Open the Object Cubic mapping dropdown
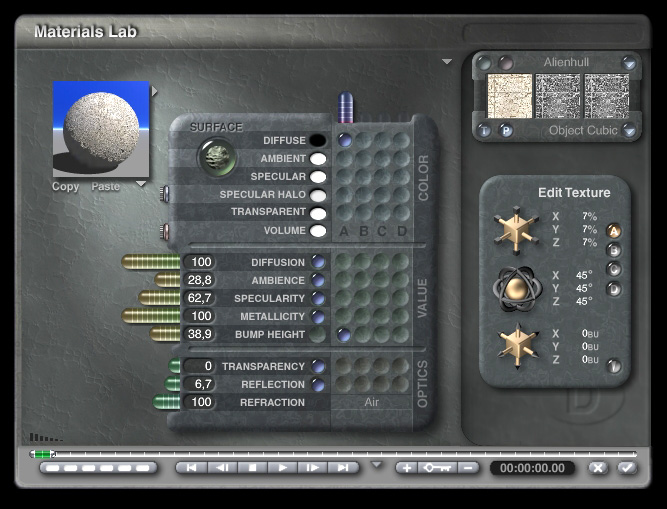 [x=629, y=131]
